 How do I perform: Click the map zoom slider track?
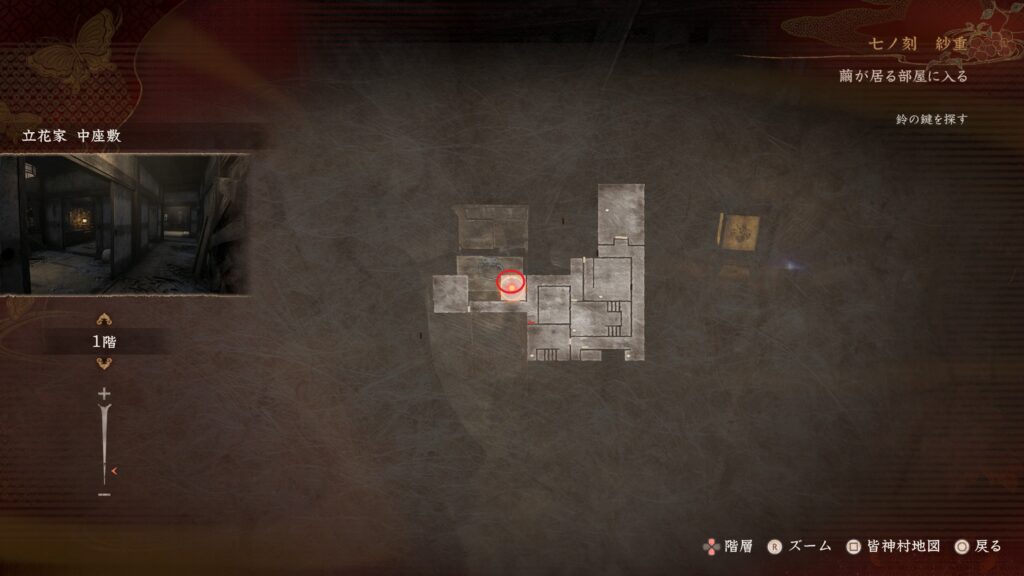click(104, 440)
